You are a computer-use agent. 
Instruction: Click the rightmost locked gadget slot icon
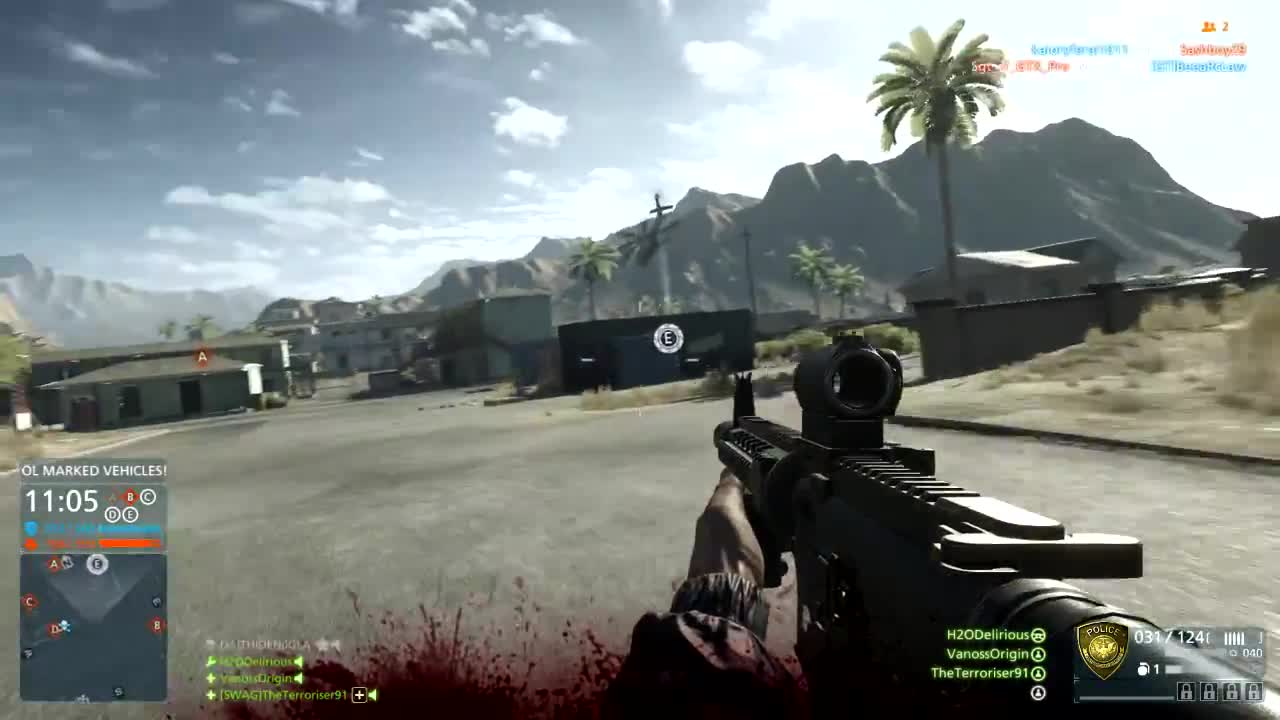[1253, 692]
